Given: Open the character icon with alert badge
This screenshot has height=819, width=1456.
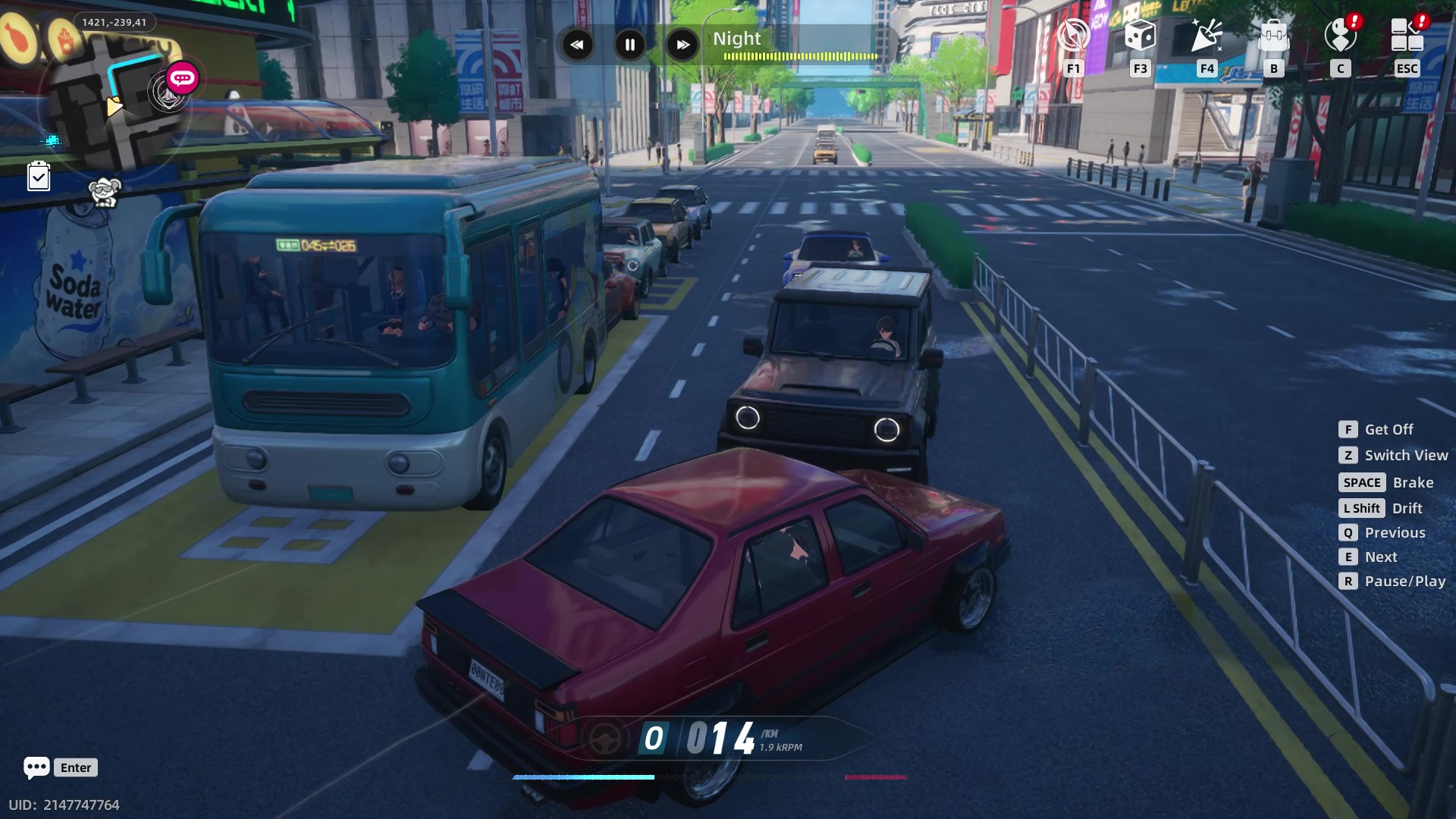Looking at the screenshot, I should point(1340,35).
